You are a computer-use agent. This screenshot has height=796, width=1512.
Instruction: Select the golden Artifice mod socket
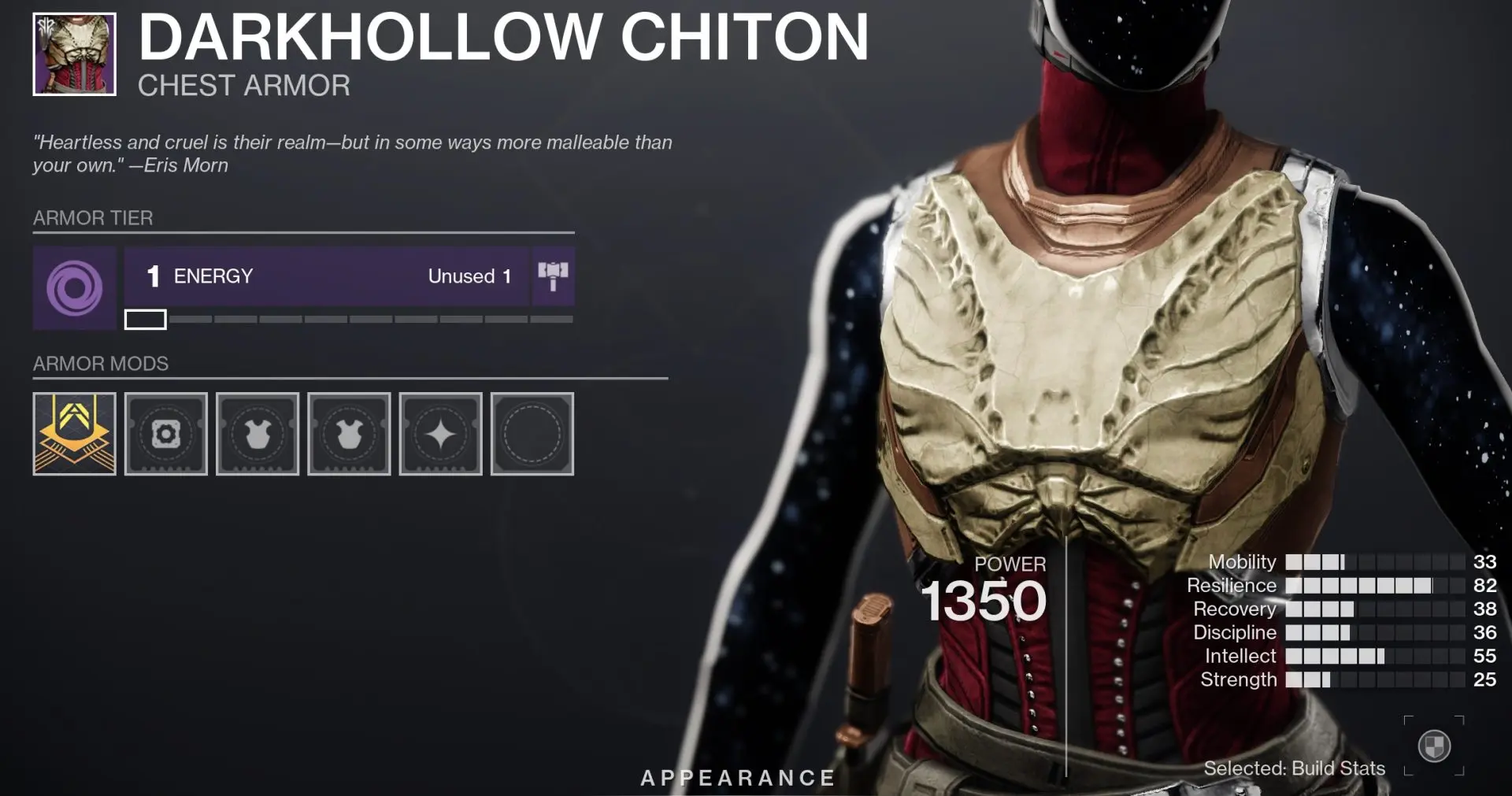tap(73, 433)
